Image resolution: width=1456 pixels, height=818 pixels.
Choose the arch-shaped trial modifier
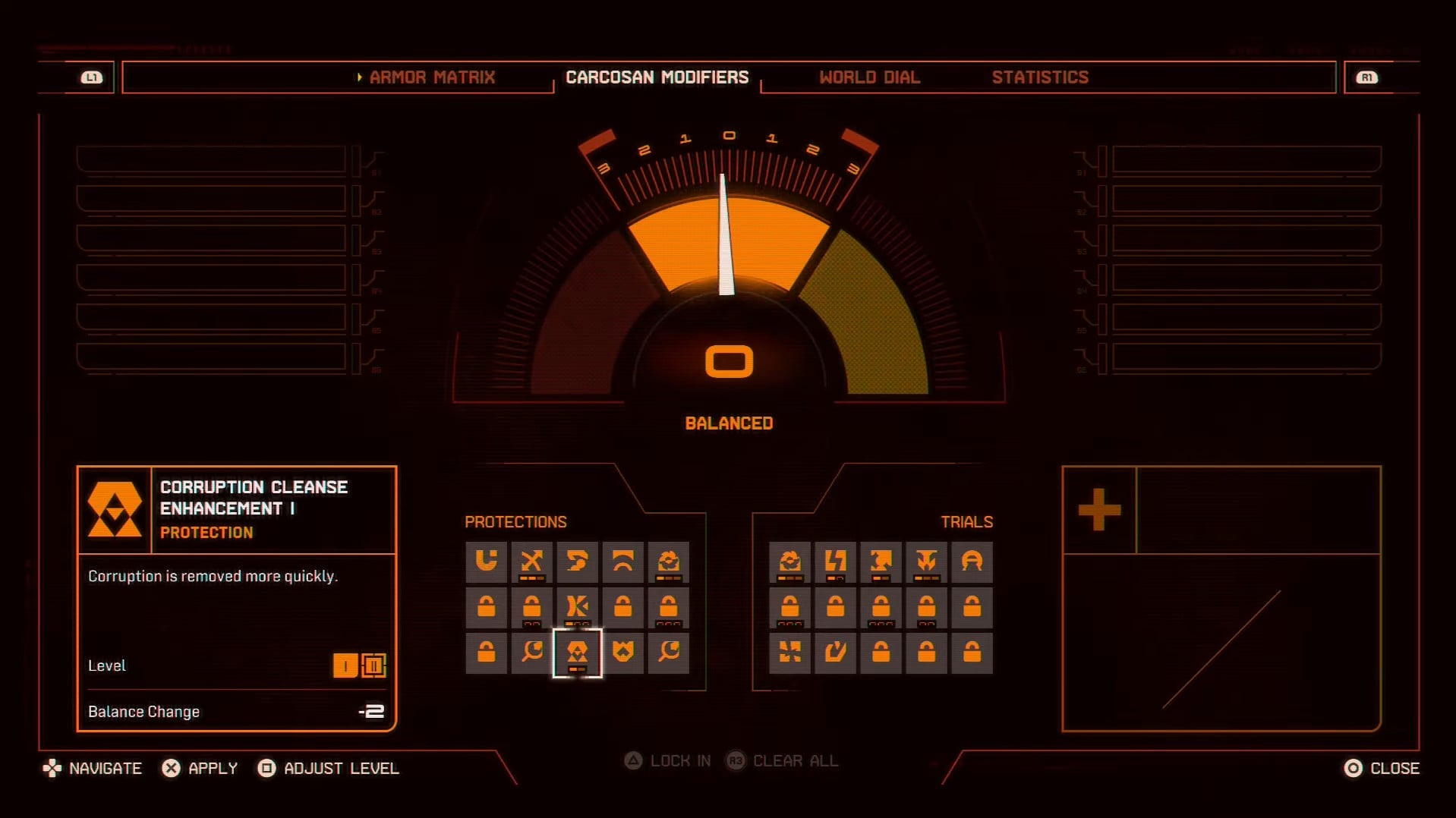coord(972,562)
